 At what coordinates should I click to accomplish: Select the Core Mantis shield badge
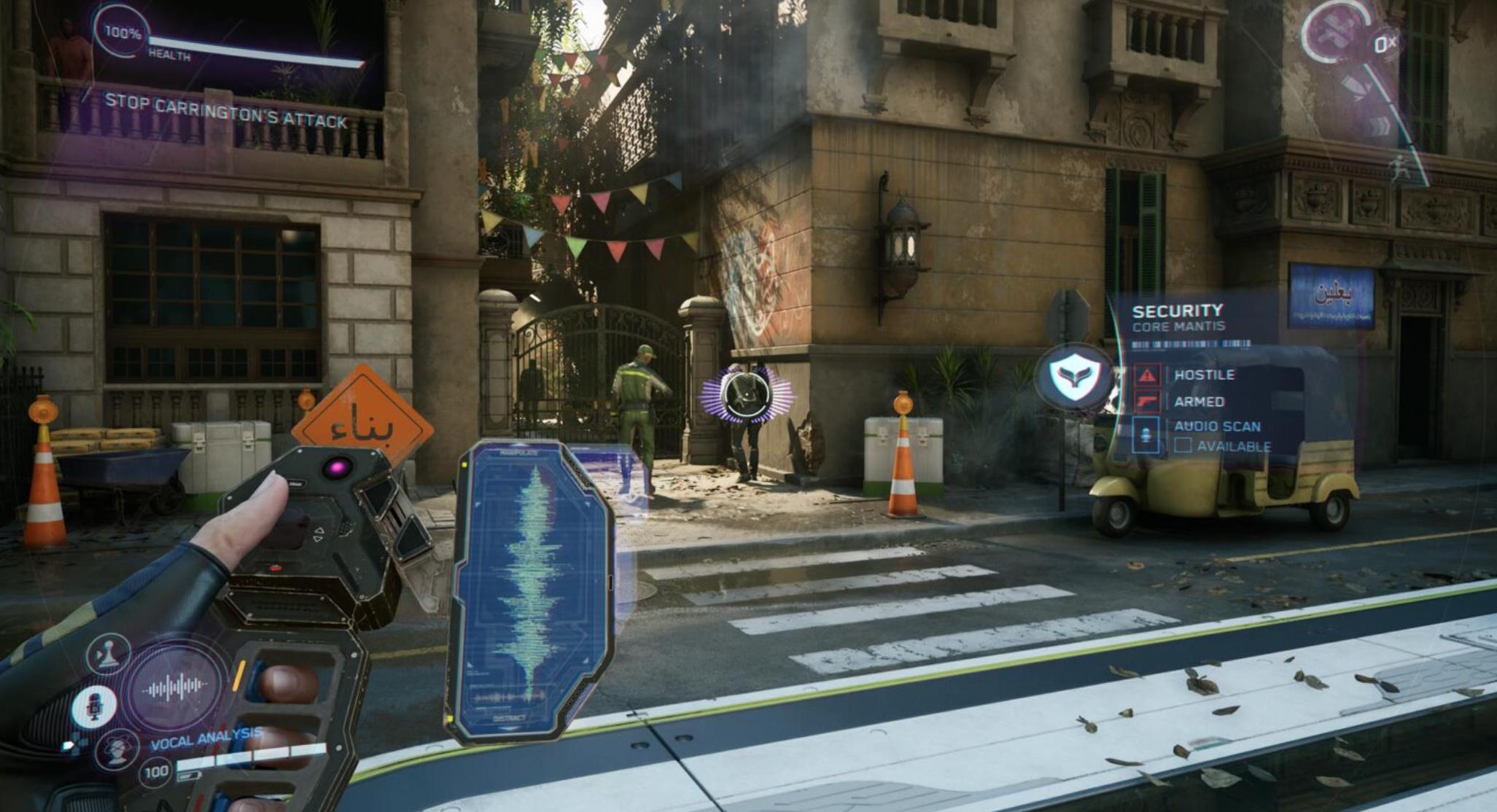click(x=1076, y=376)
